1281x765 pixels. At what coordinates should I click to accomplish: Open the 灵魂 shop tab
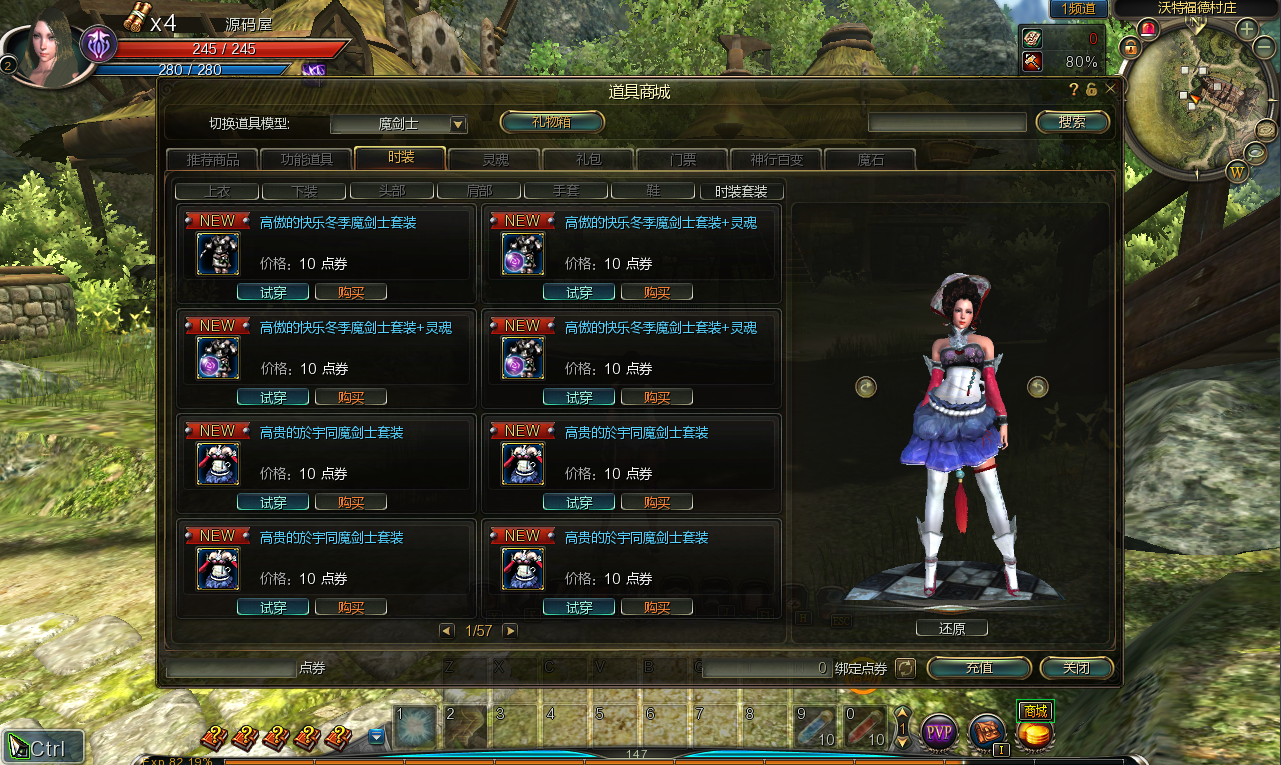pyautogui.click(x=494, y=159)
